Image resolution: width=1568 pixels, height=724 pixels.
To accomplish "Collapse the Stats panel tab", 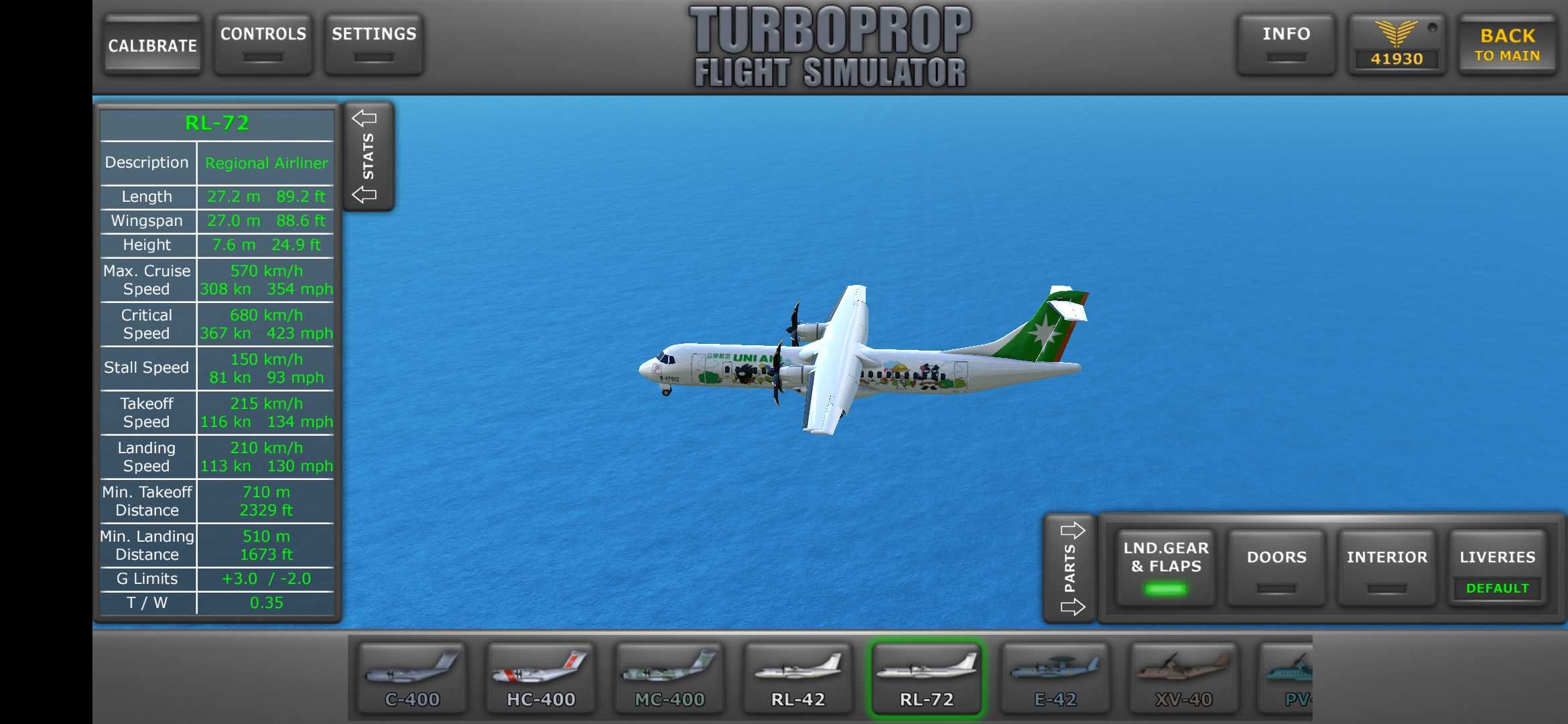I will pos(368,156).
